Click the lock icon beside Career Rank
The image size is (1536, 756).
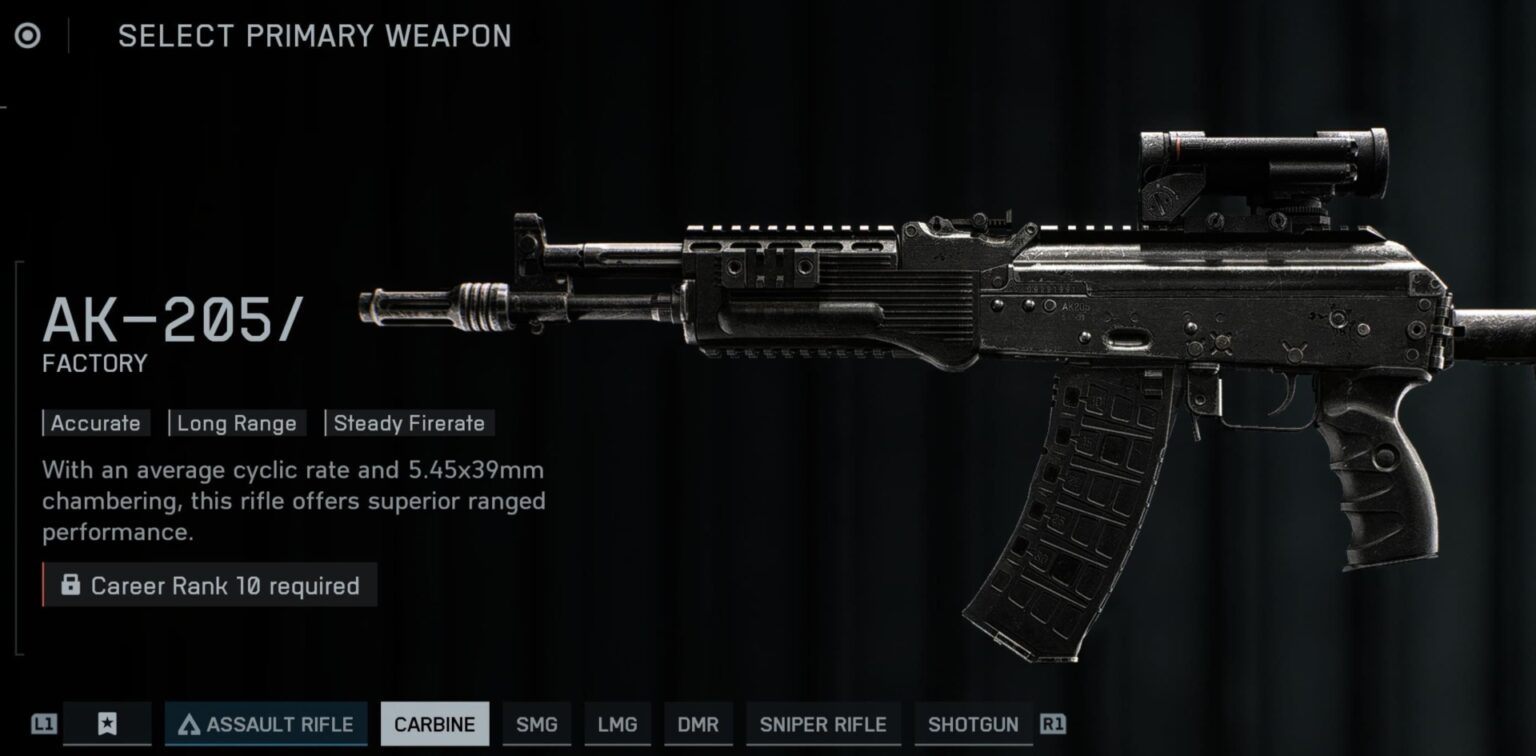click(71, 586)
